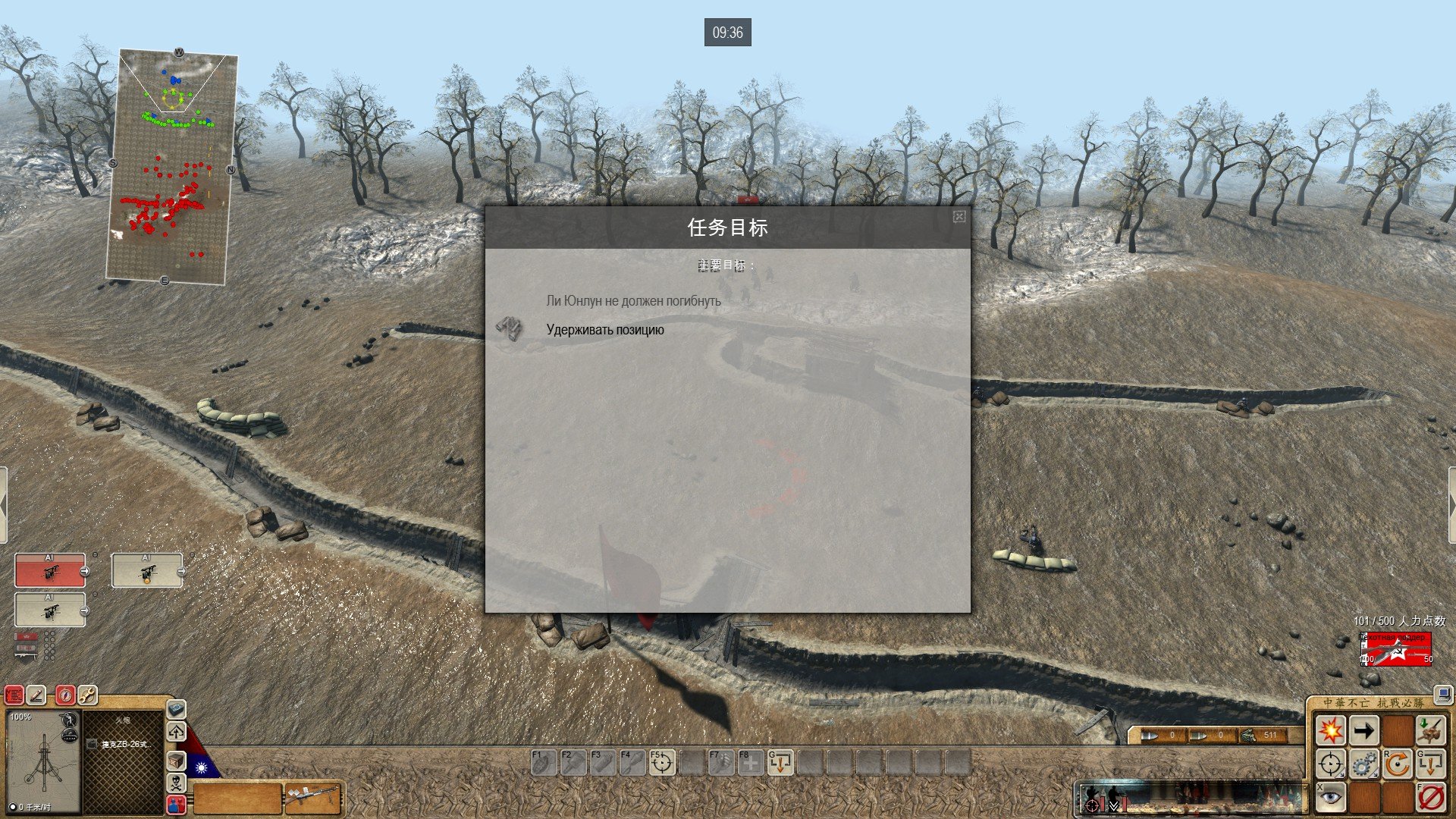Click the orange rotate command icon
This screenshot has width=1456, height=819.
(x=1397, y=764)
